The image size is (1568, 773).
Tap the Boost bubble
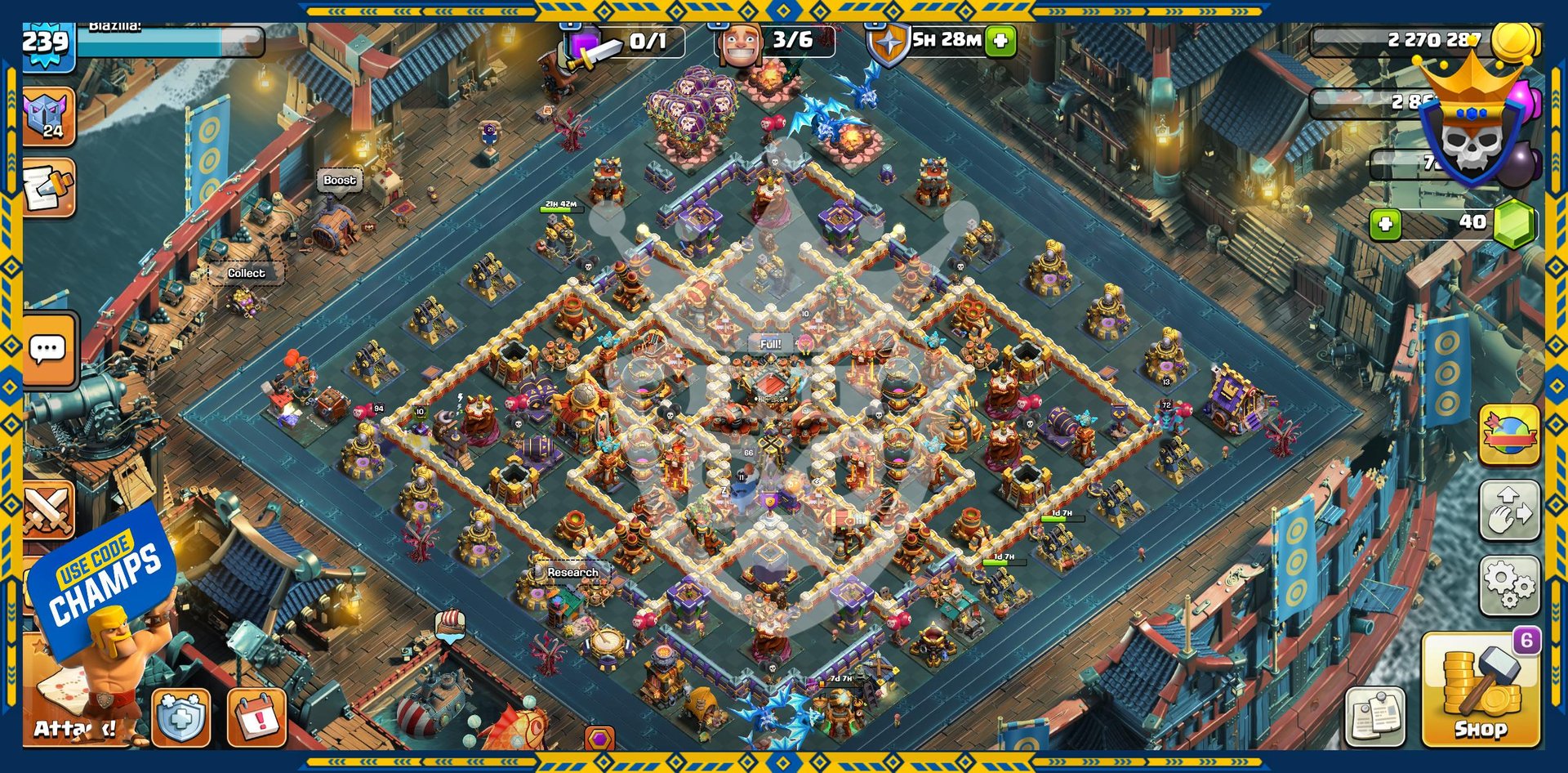339,181
